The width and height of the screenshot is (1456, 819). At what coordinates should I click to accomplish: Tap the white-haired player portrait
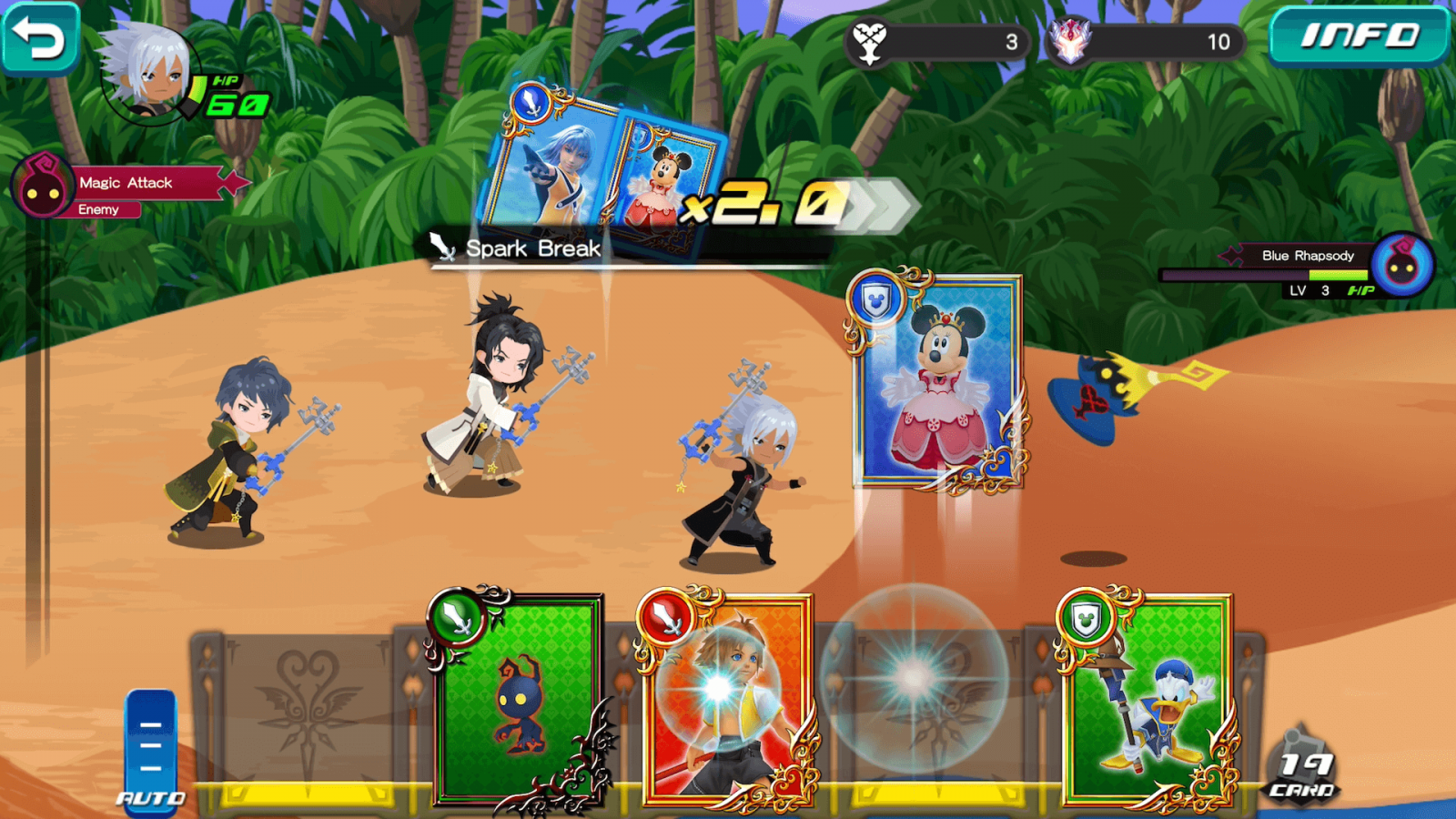click(x=147, y=73)
